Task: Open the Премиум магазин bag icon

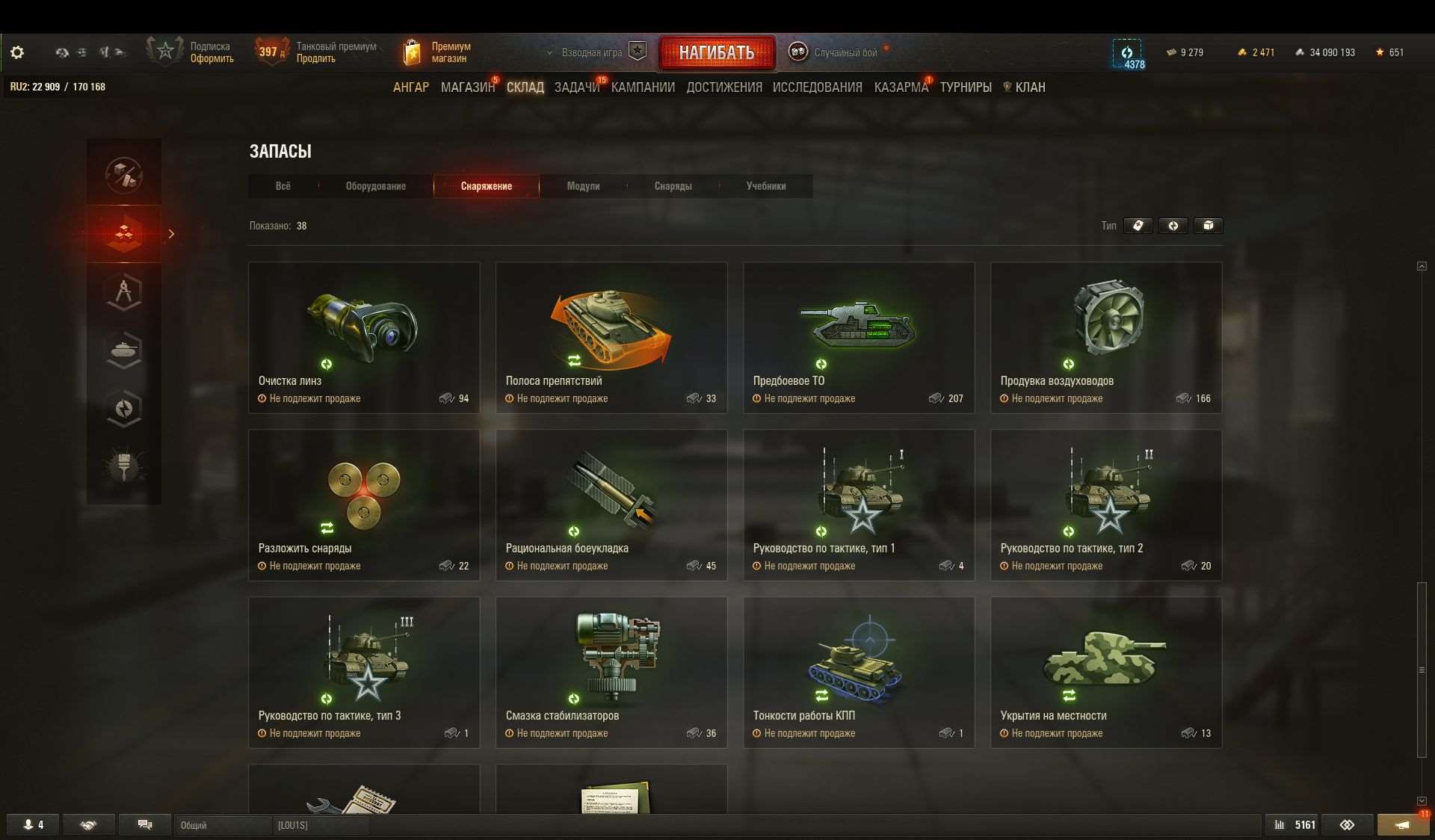Action: 412,51
